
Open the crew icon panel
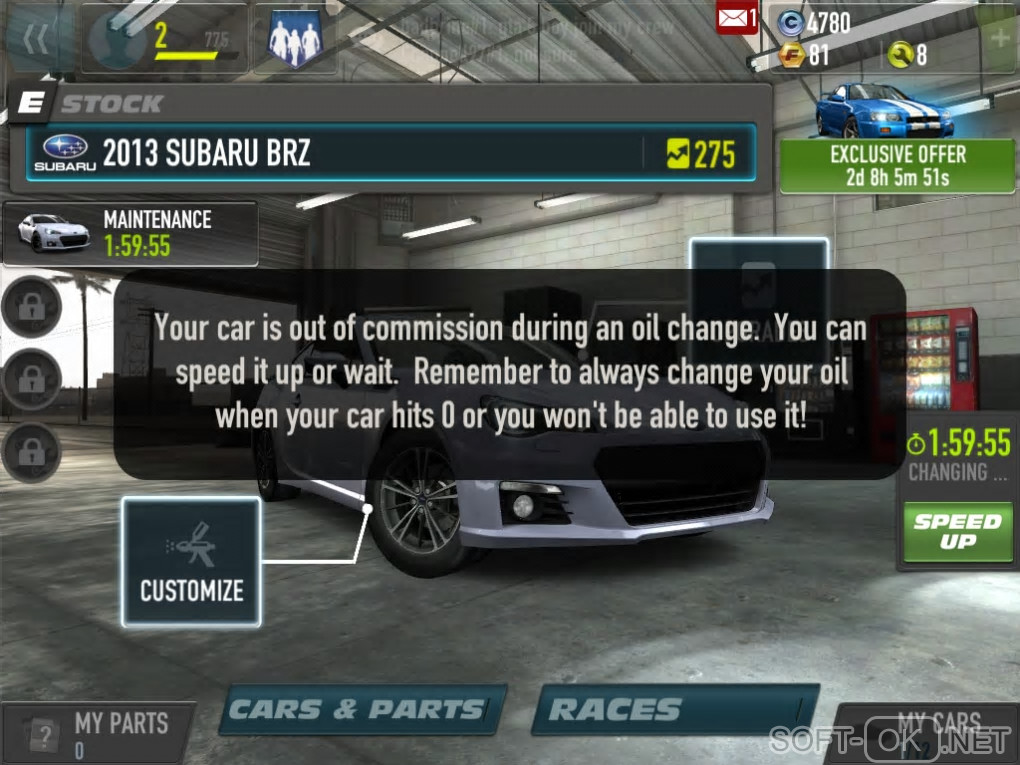pos(295,40)
